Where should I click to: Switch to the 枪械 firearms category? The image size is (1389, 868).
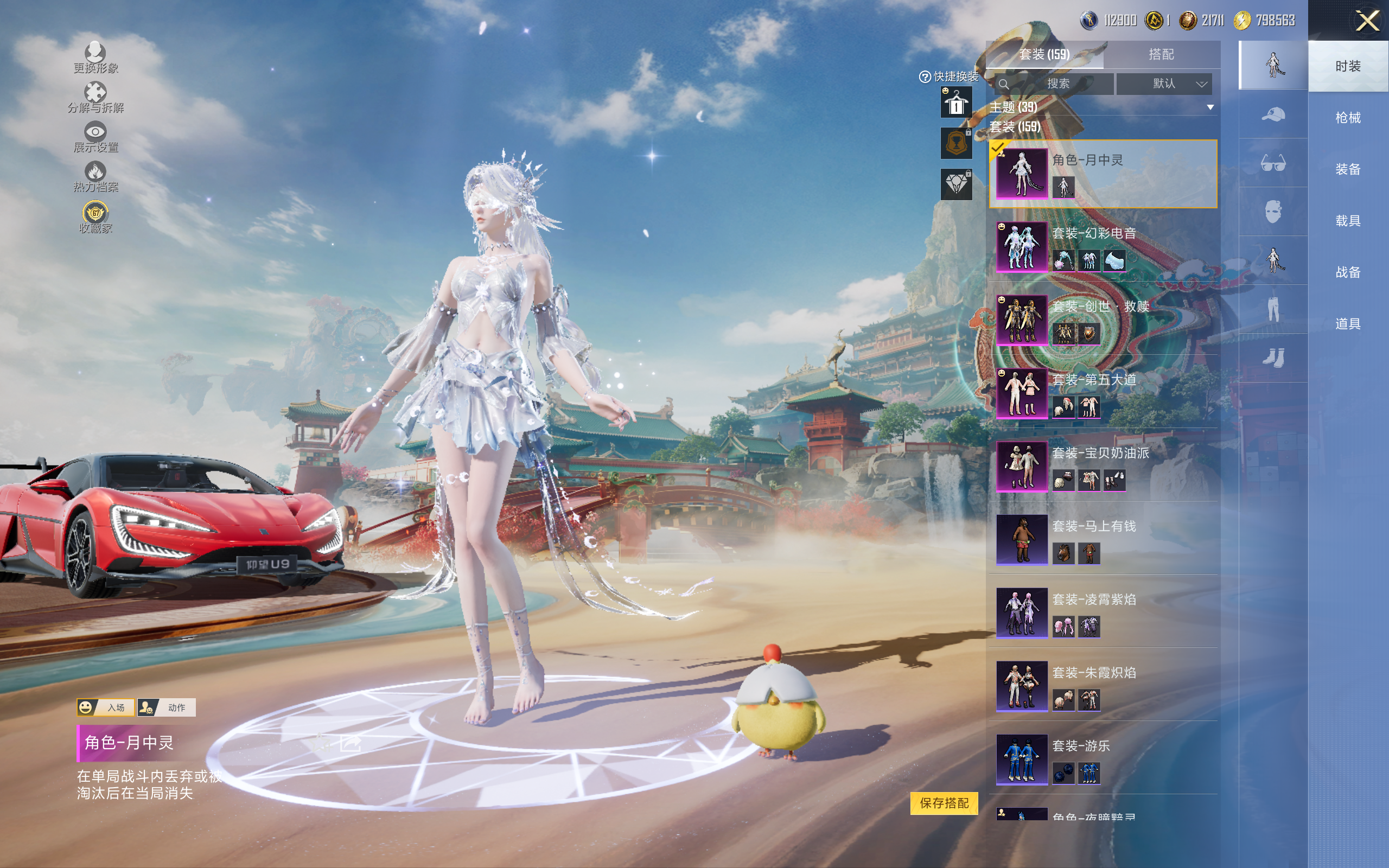point(1348,118)
